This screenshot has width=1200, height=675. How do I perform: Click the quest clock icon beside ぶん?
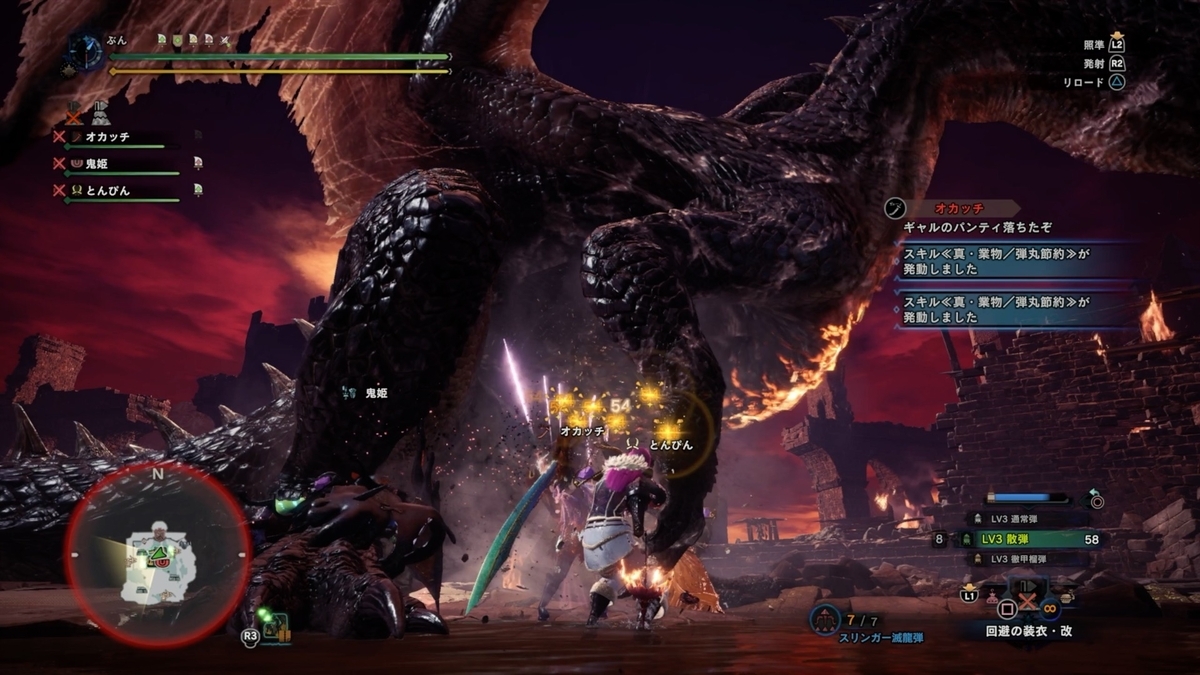coord(87,52)
